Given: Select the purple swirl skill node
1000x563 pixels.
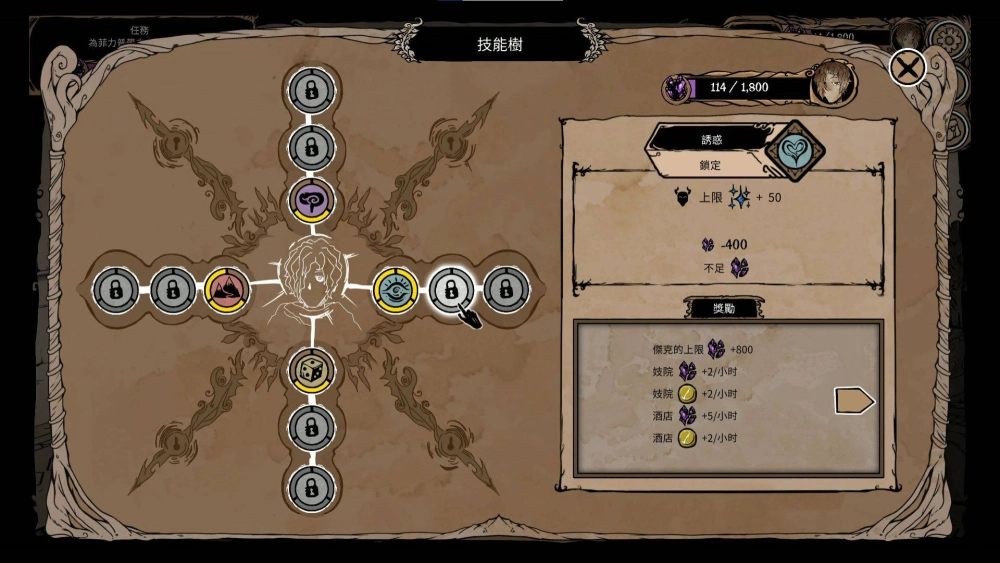Looking at the screenshot, I should (311, 201).
